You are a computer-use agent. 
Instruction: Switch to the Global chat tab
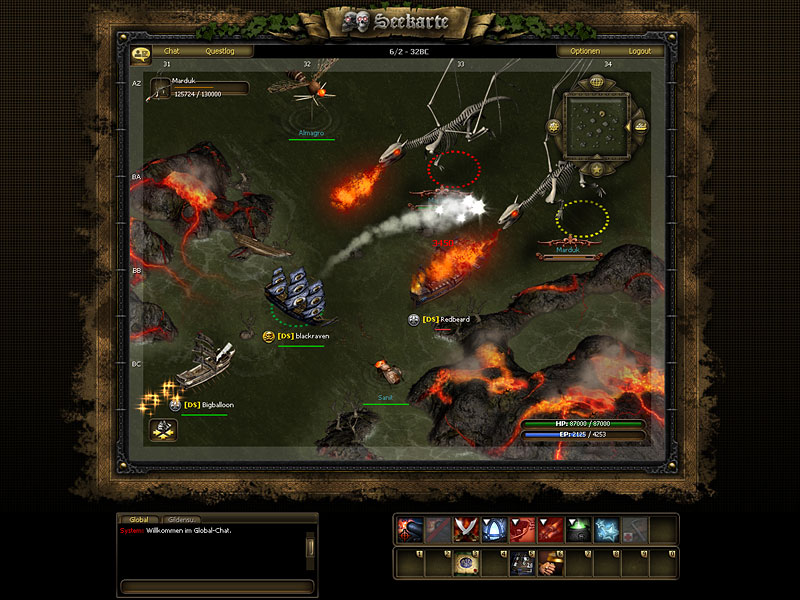pos(139,520)
